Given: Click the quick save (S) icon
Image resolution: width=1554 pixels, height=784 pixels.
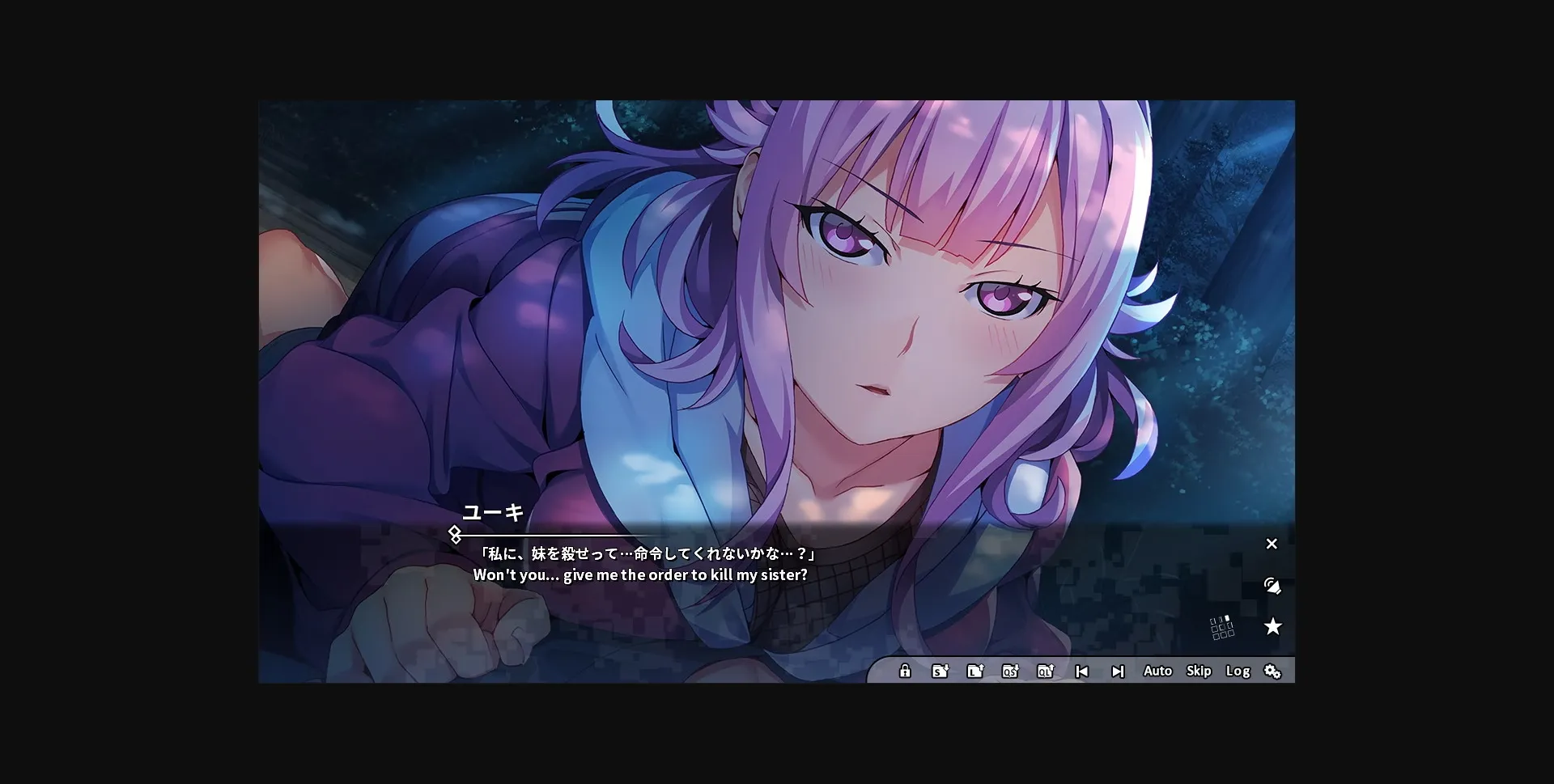Looking at the screenshot, I should point(940,671).
